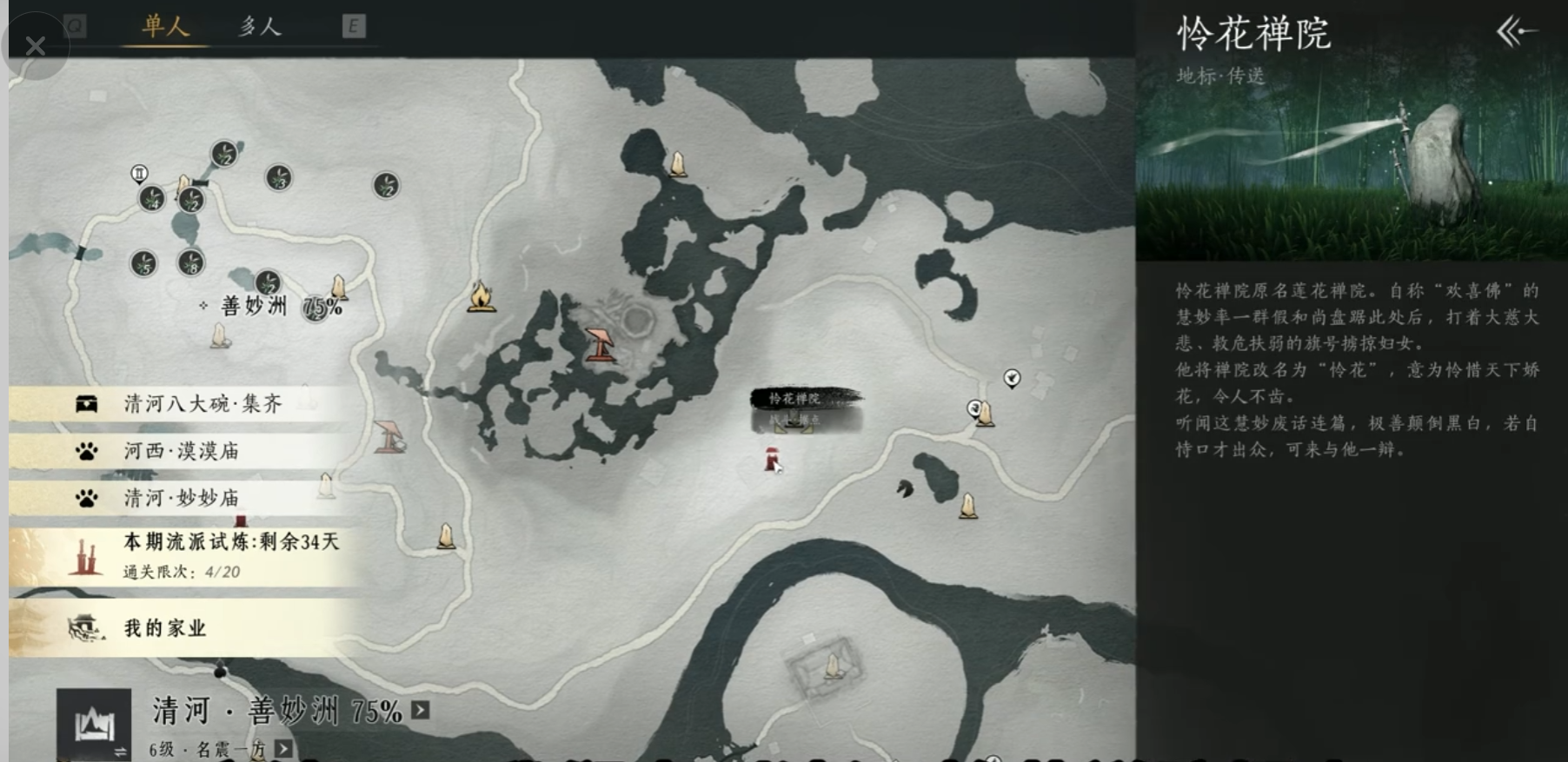
Task: Select the 怜花禅院 teleport marker label
Action: click(x=794, y=399)
